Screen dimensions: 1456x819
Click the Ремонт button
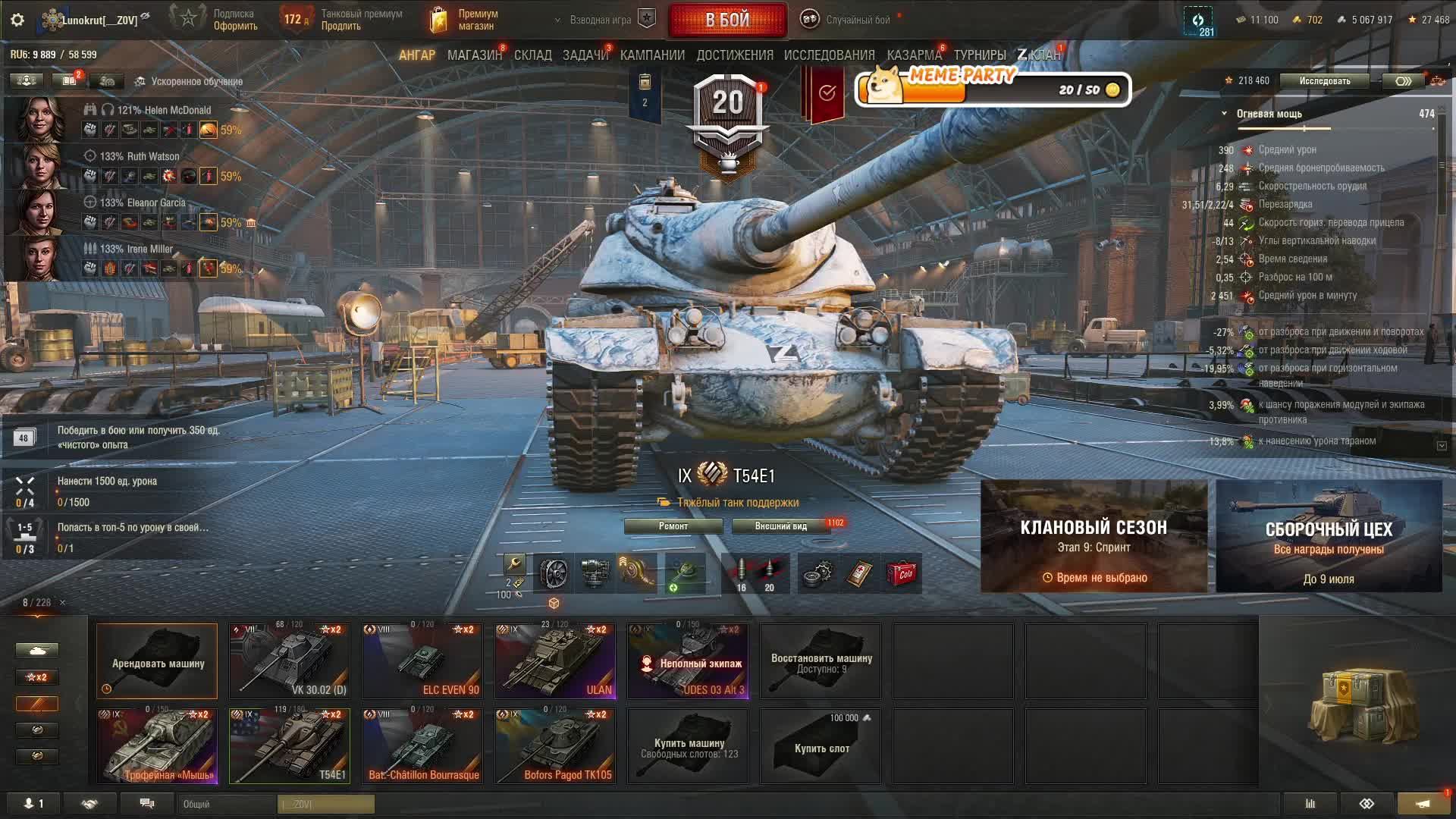point(673,526)
